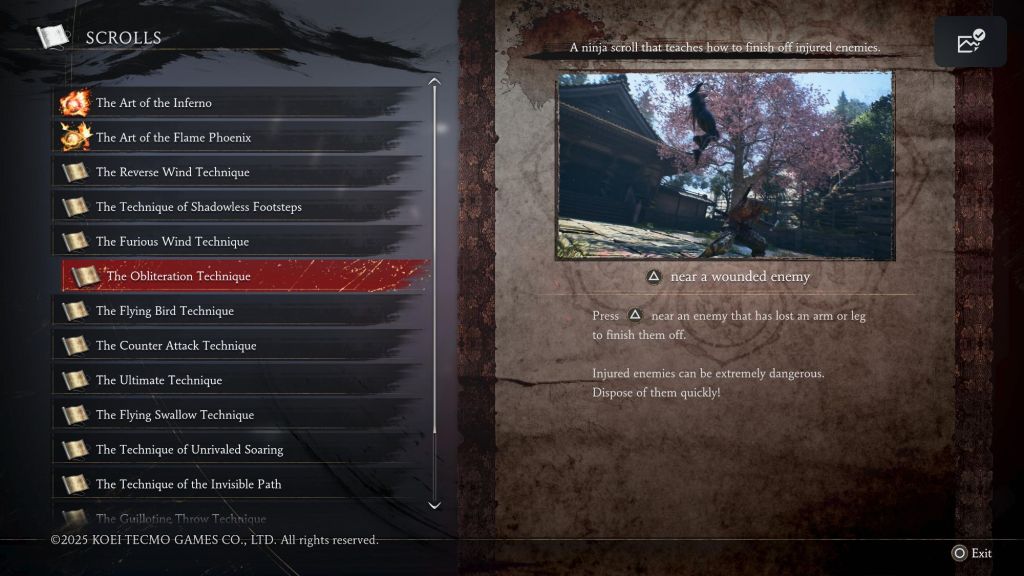Click the screenshot saved notification icon
This screenshot has height=576, width=1024.
pyautogui.click(x=970, y=42)
